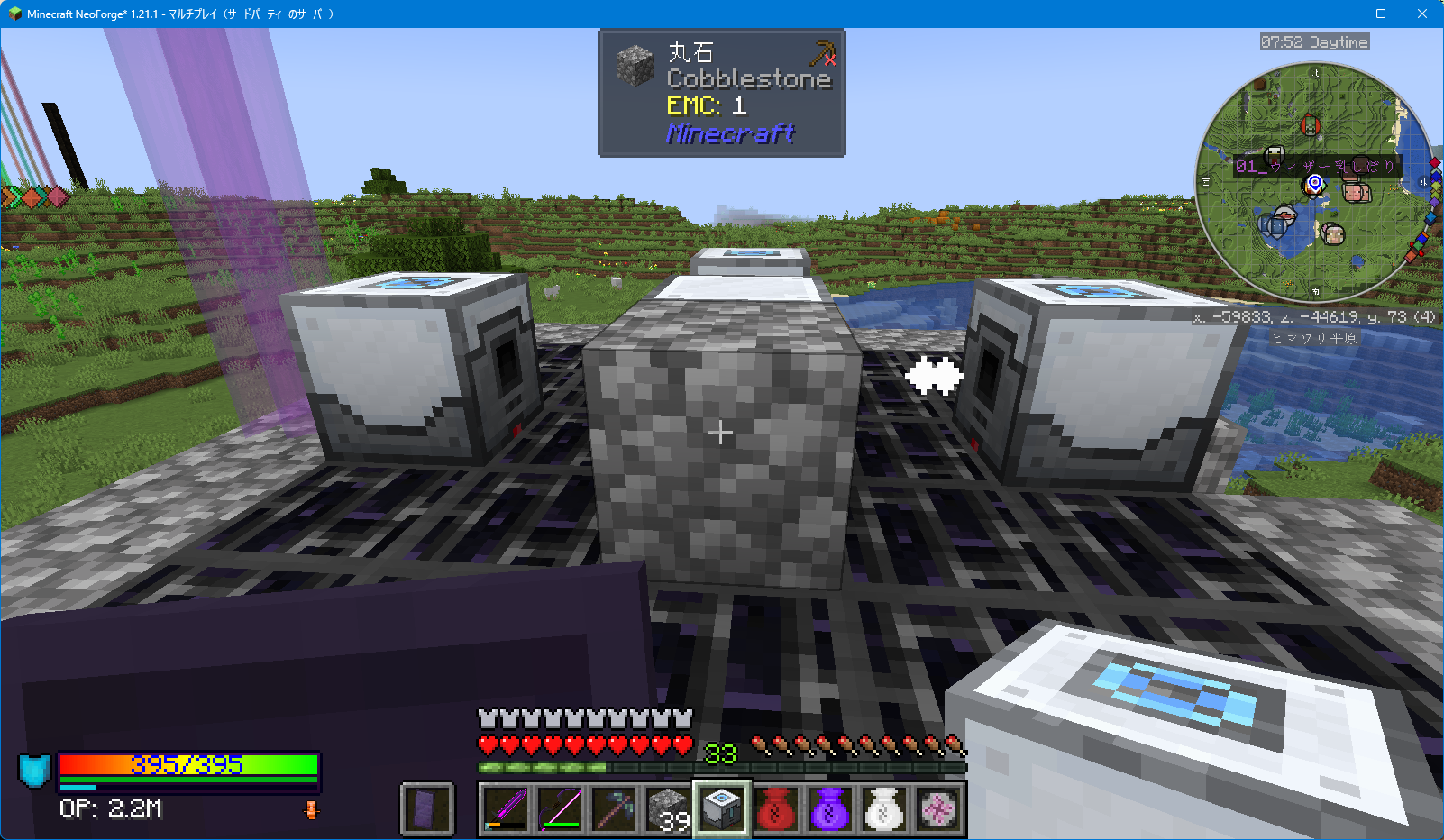Close the Minecraft window
Screen dimensions: 1444x840
coord(1422,14)
